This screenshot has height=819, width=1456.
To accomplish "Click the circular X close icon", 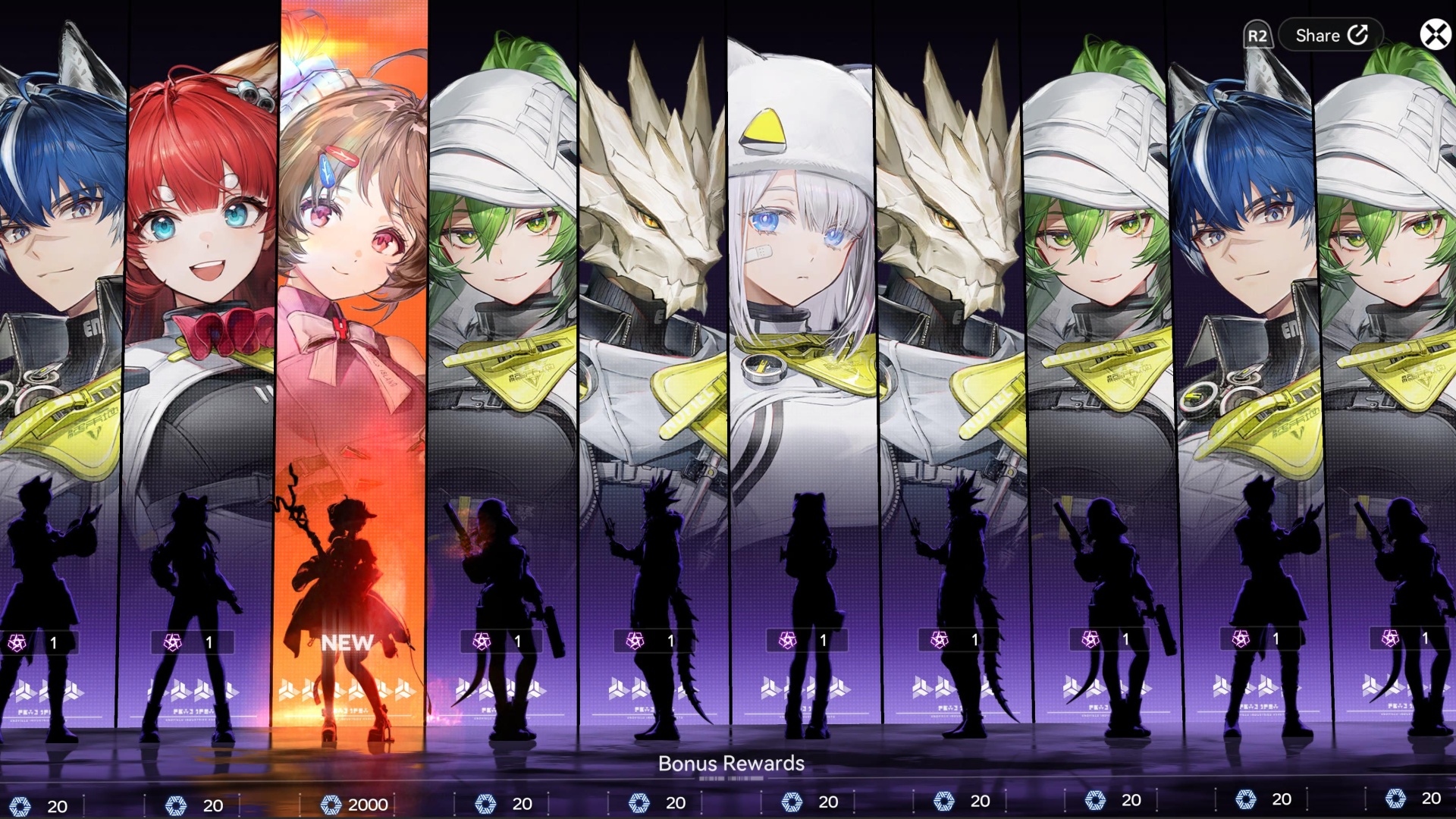I will point(1431,33).
